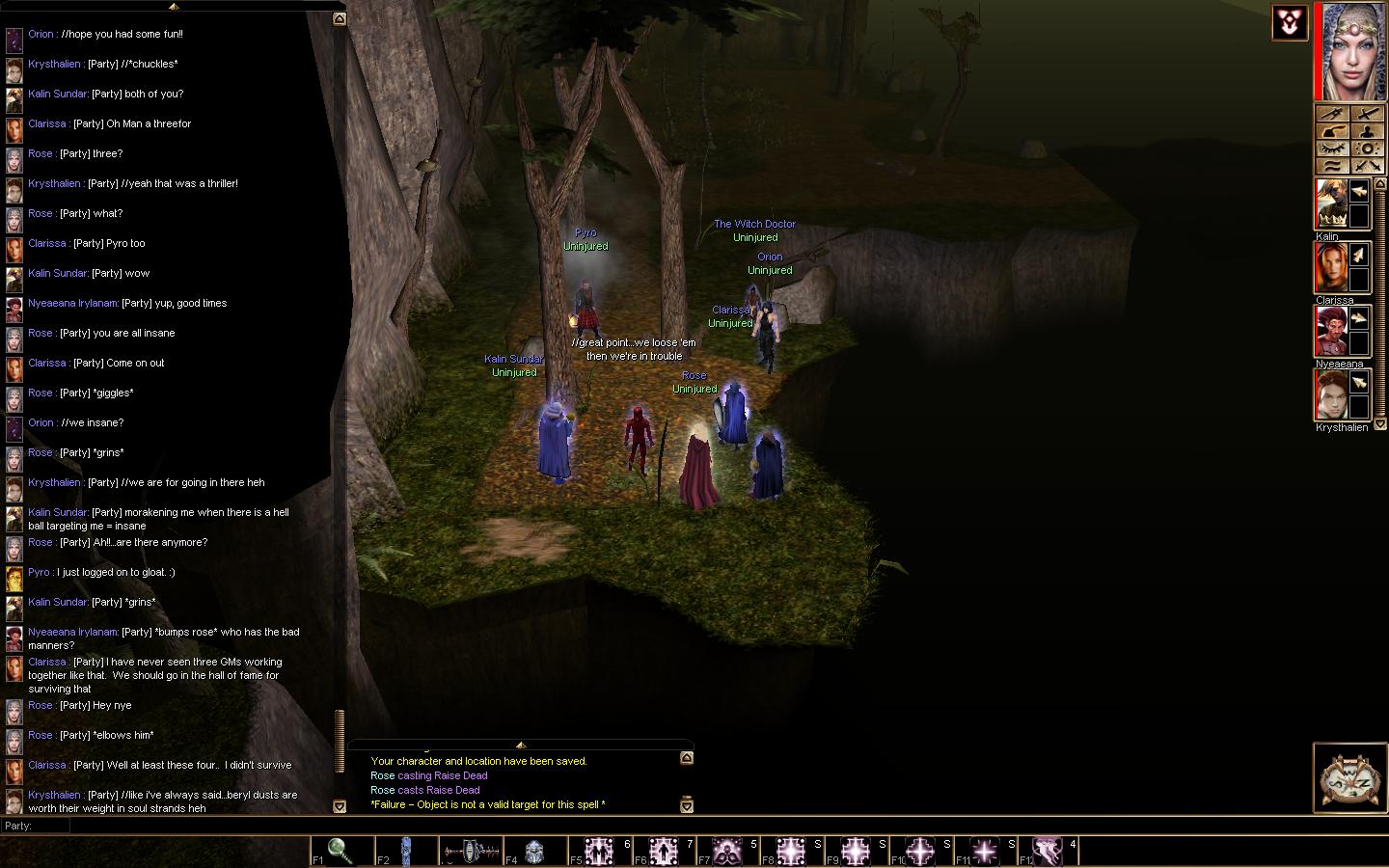The width and height of the screenshot is (1389, 868).
Task: Pick Krysthalien's party portrait
Action: click(1332, 394)
